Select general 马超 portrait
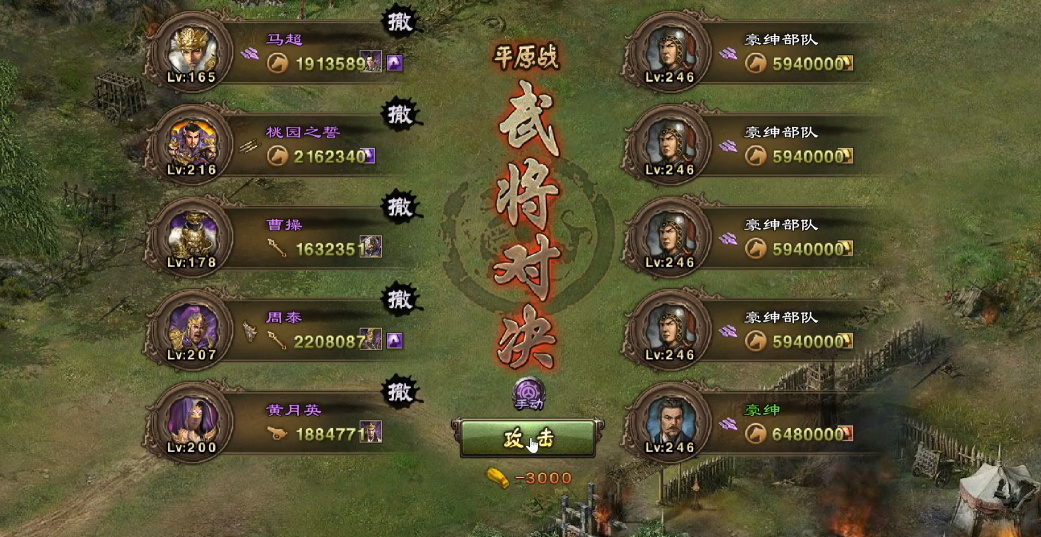Viewport: 1041px width, 537px height. [x=190, y=52]
